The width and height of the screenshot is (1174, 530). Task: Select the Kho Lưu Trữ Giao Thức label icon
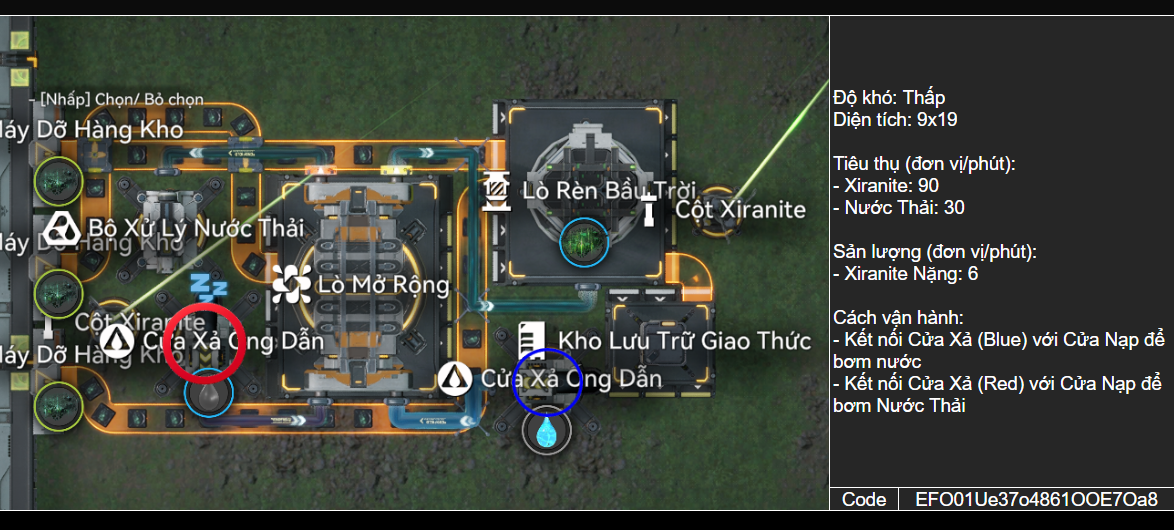(x=531, y=340)
